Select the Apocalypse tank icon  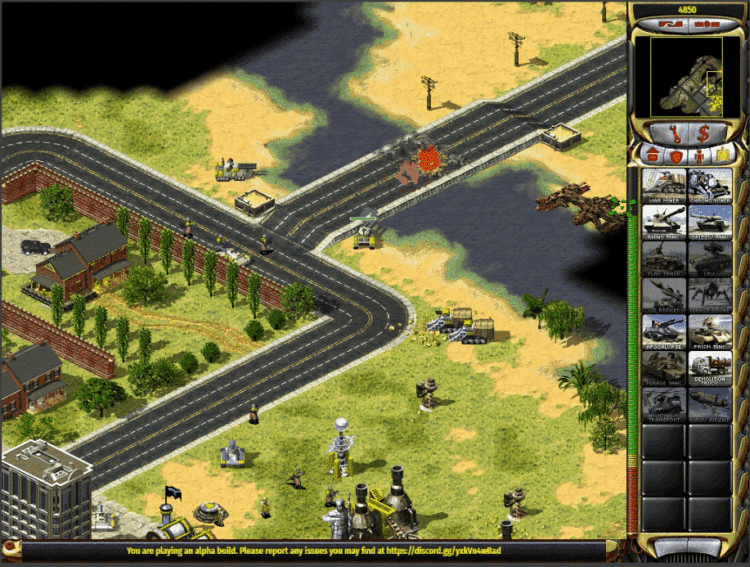point(663,330)
